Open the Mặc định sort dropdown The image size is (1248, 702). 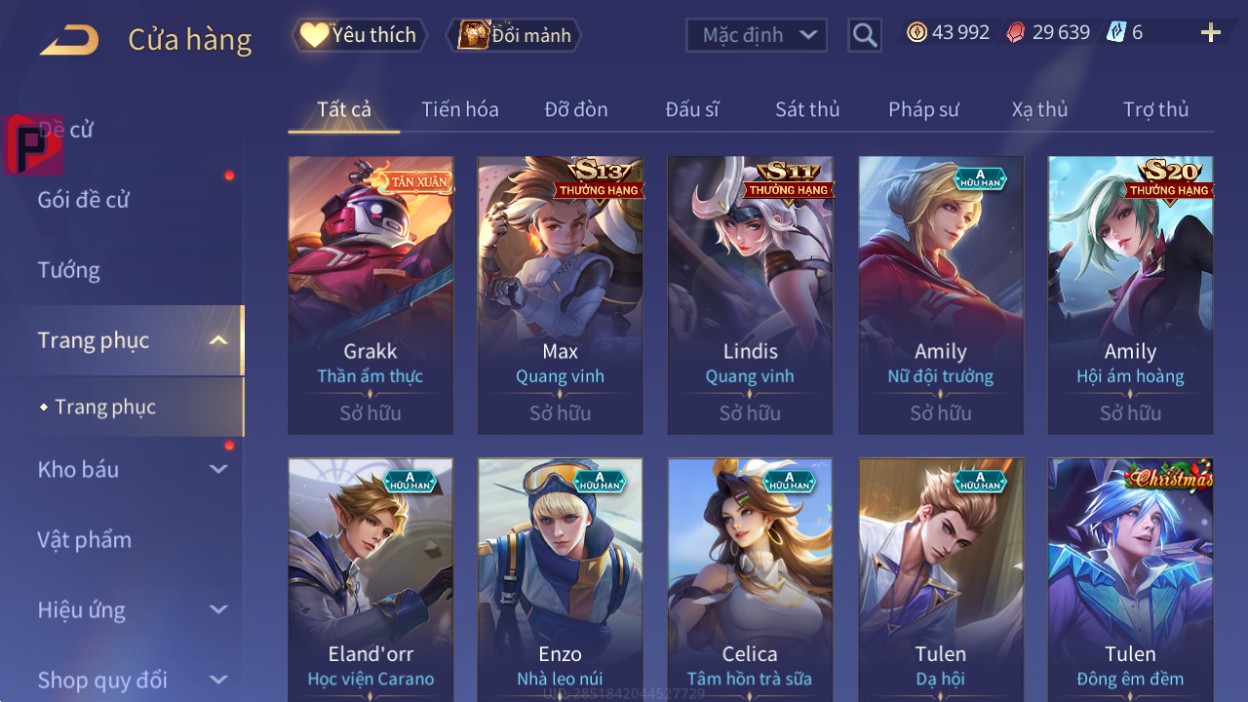[x=757, y=35]
